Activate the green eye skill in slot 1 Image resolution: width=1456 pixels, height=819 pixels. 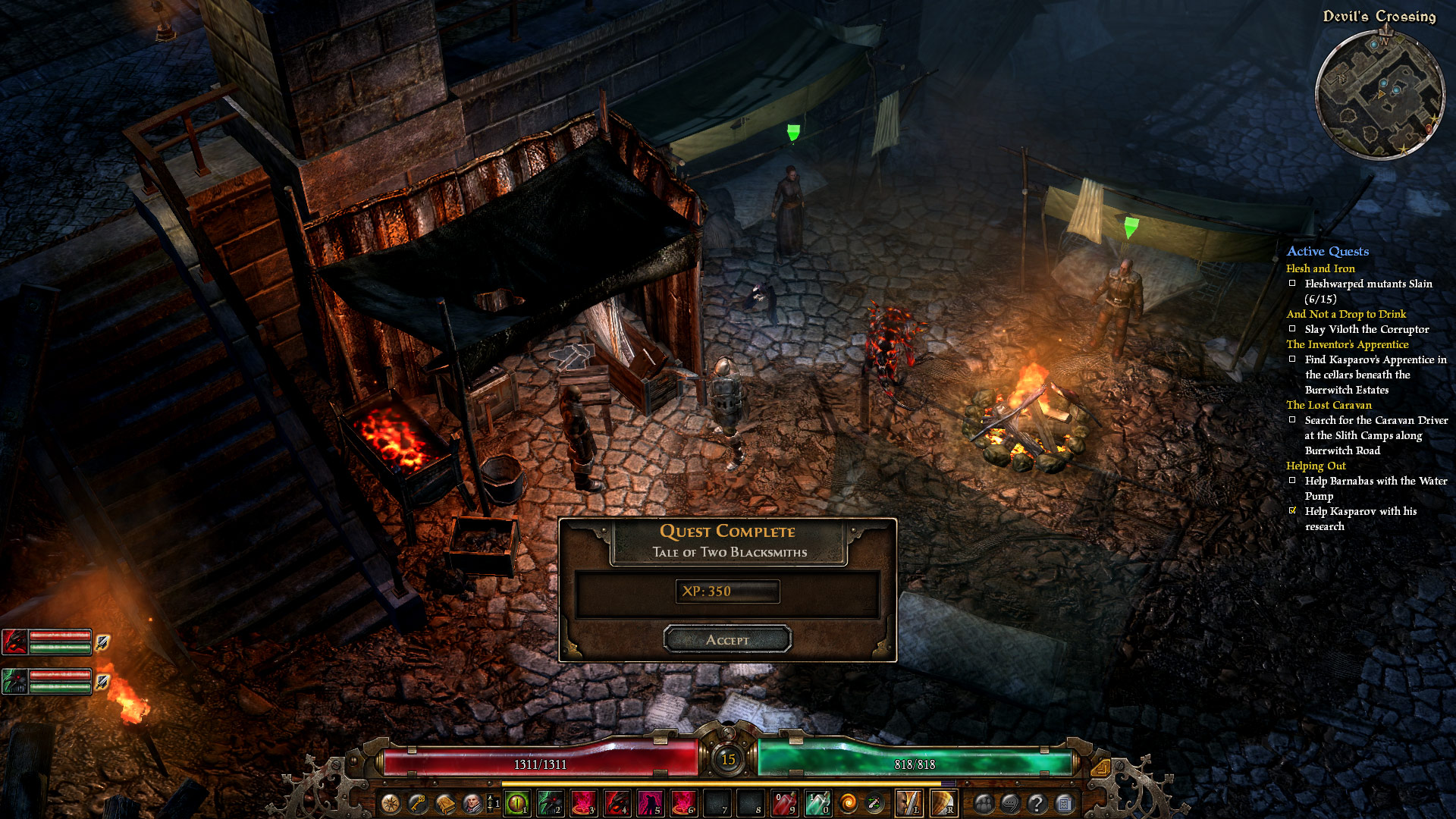point(517,803)
